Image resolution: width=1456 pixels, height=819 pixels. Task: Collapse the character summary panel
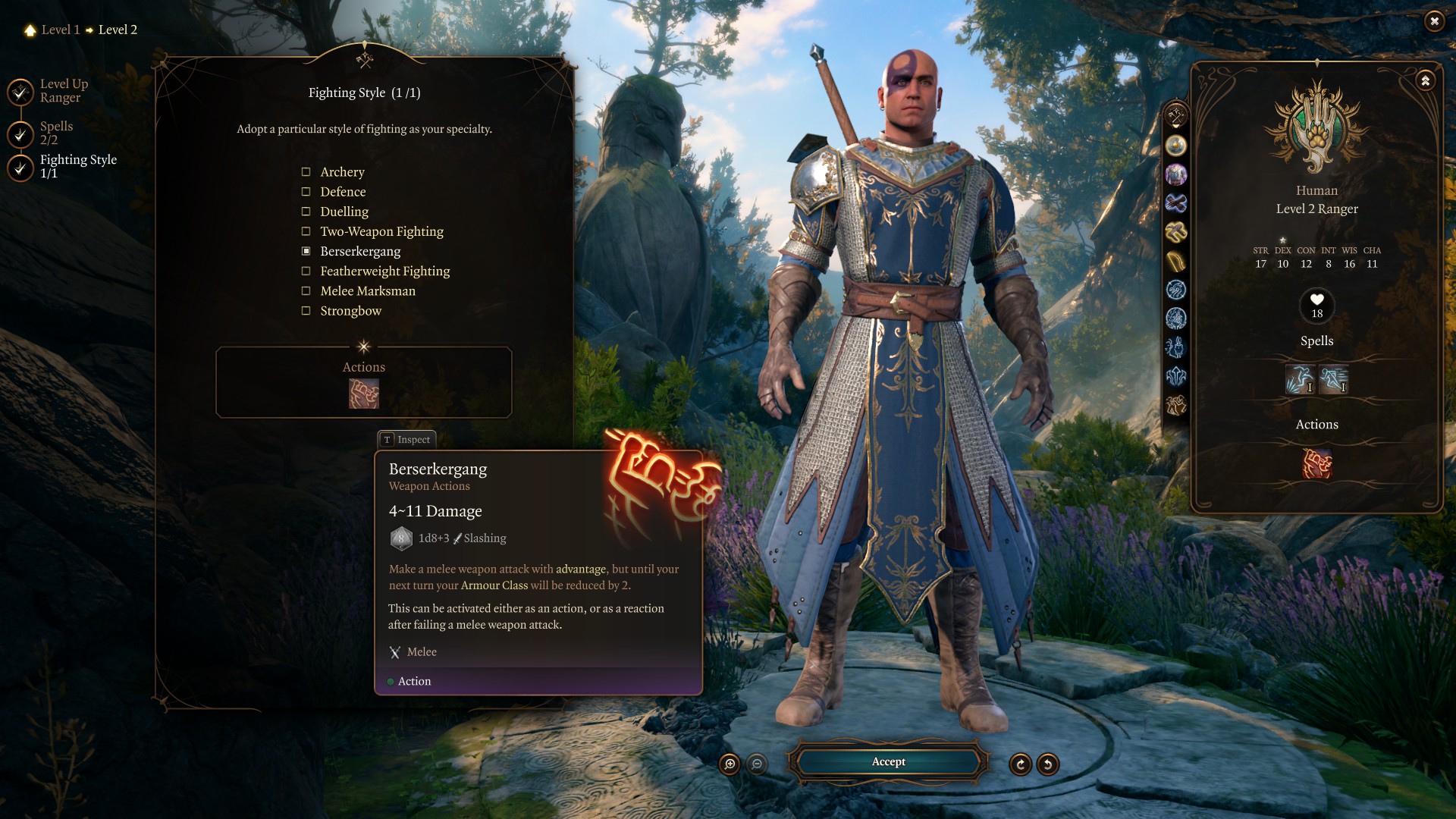click(x=1426, y=80)
